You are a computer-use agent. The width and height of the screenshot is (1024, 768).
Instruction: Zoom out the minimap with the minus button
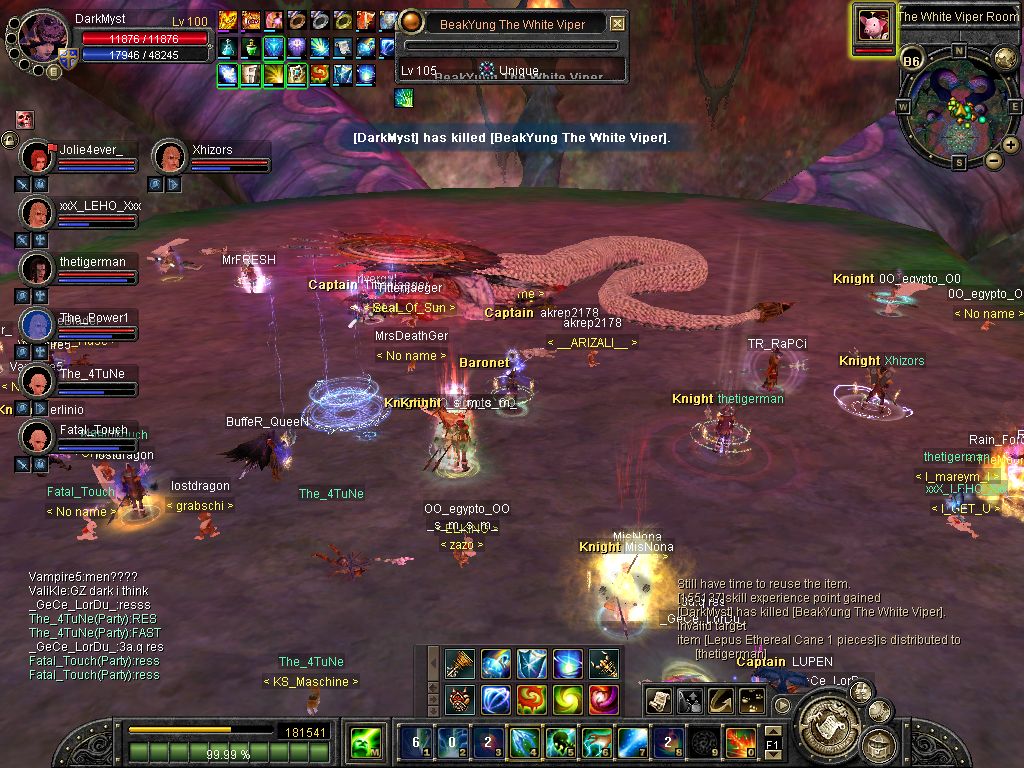[x=993, y=160]
